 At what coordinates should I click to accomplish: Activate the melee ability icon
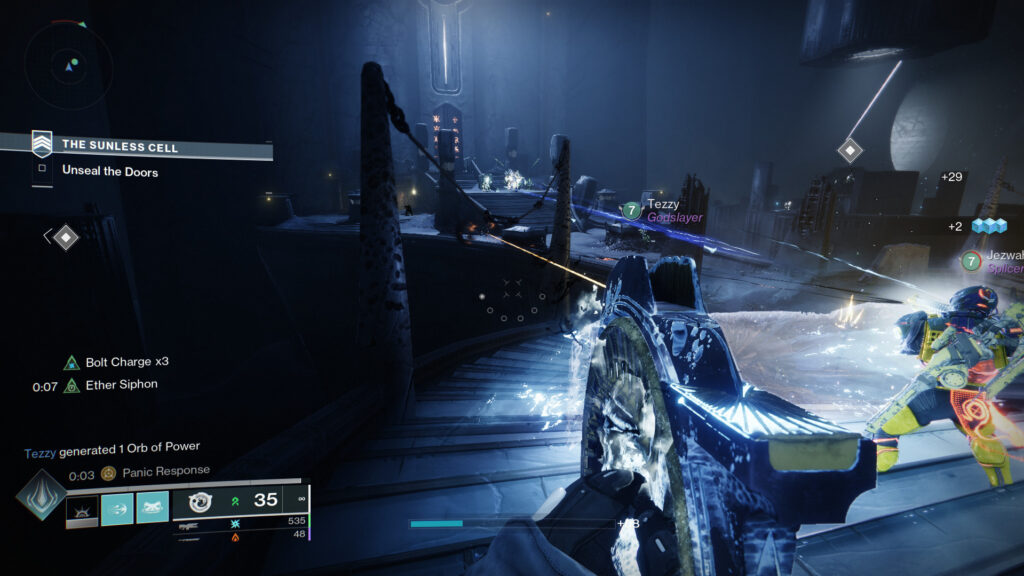117,509
